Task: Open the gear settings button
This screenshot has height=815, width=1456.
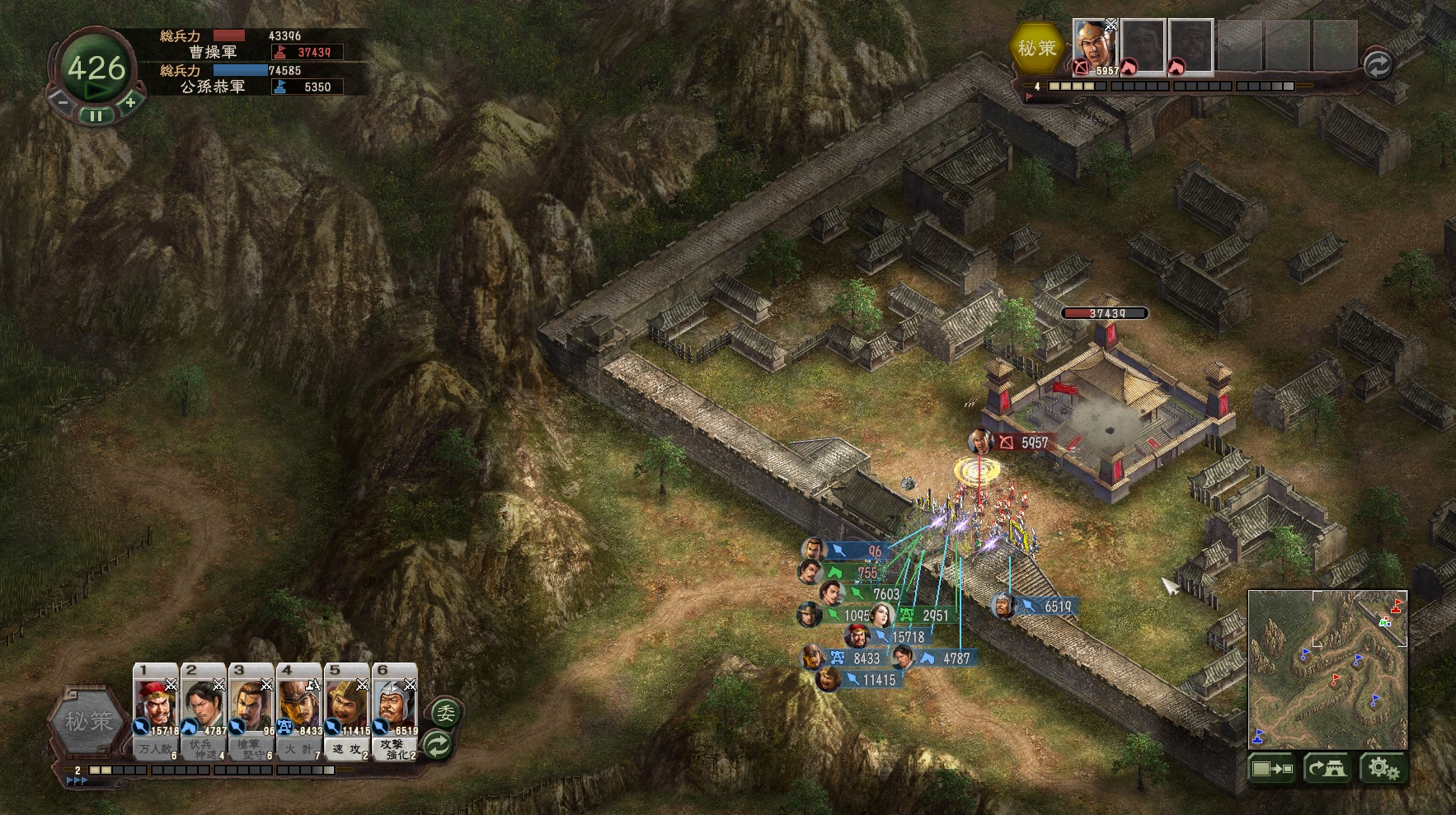Action: (1383, 769)
